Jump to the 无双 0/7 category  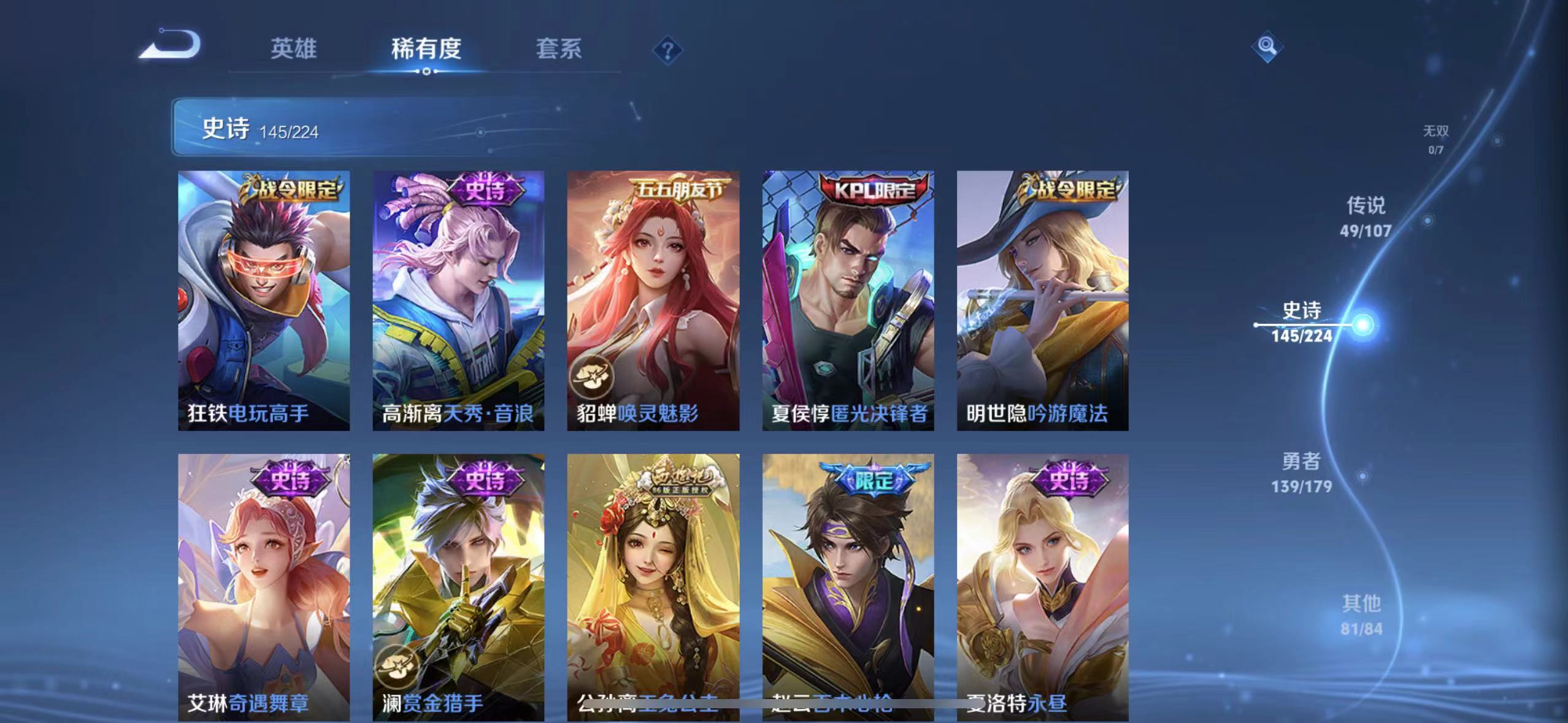coord(1435,137)
